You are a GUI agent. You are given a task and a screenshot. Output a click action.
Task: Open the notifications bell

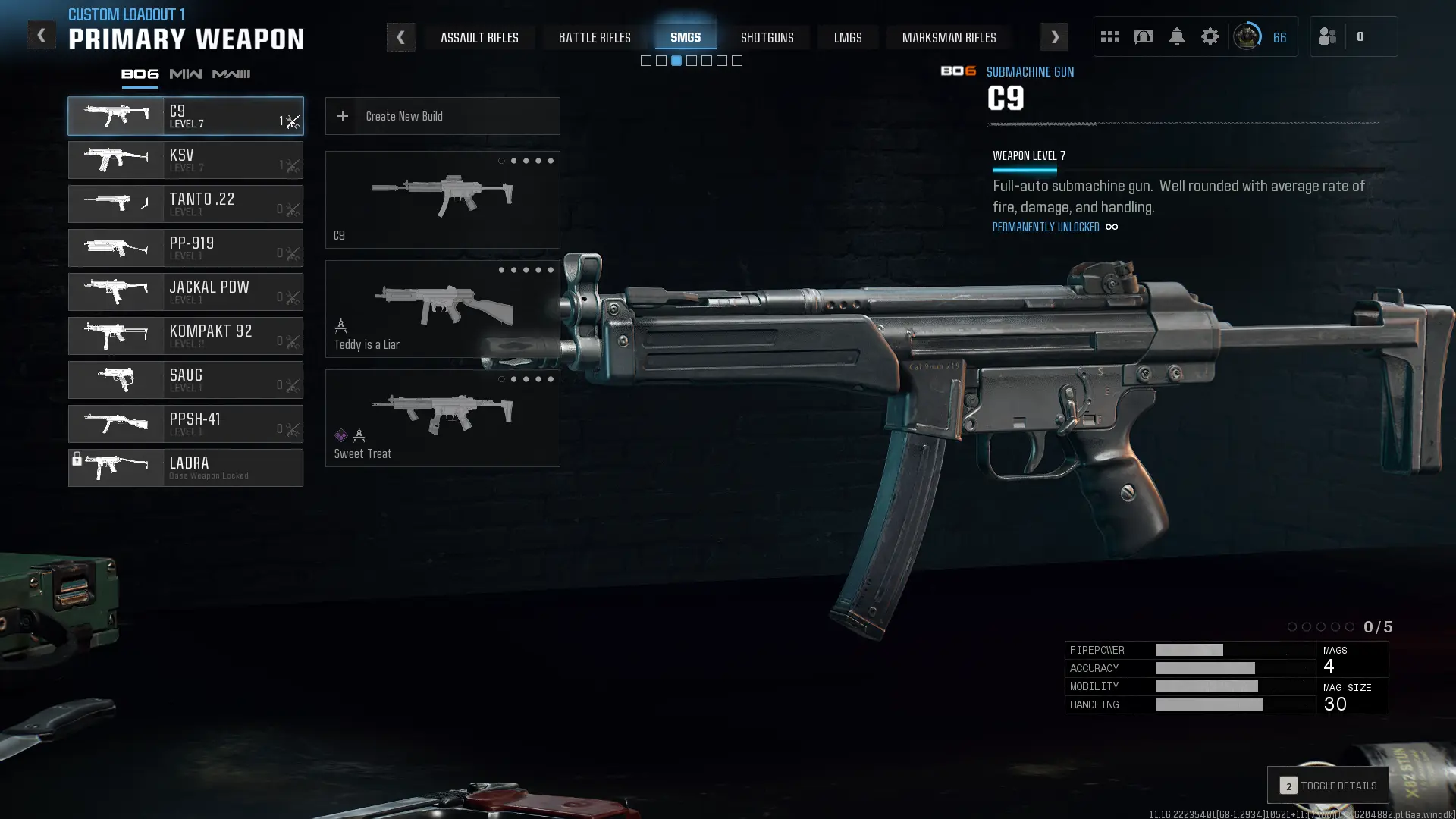pos(1176,36)
